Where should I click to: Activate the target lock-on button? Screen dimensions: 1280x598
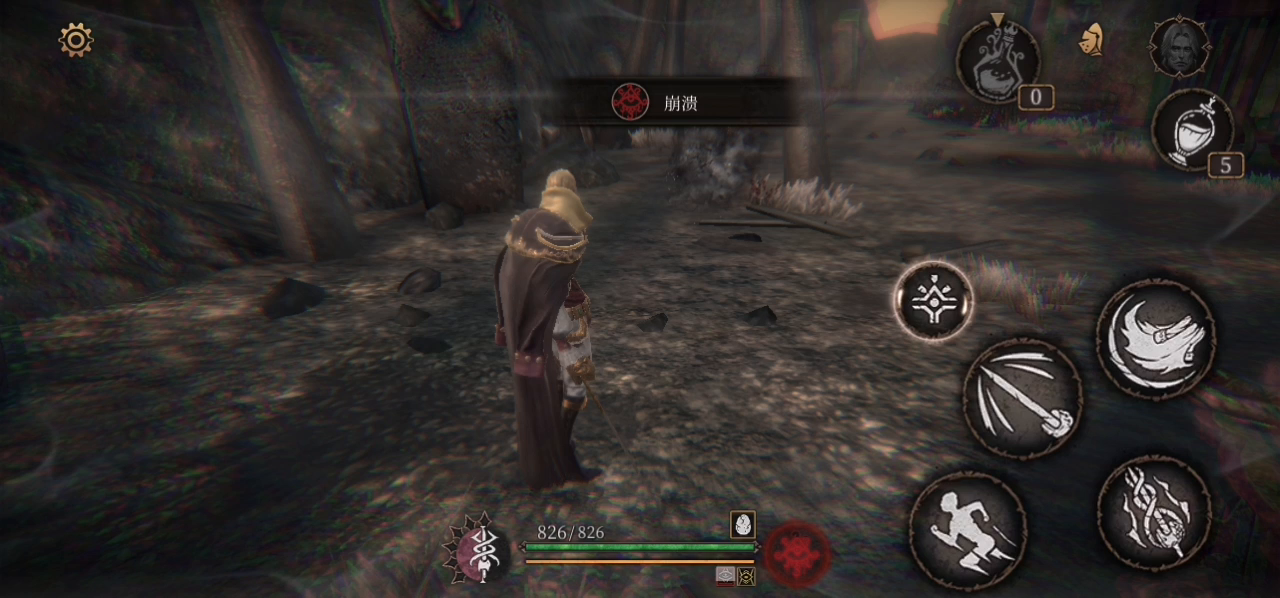tap(934, 300)
